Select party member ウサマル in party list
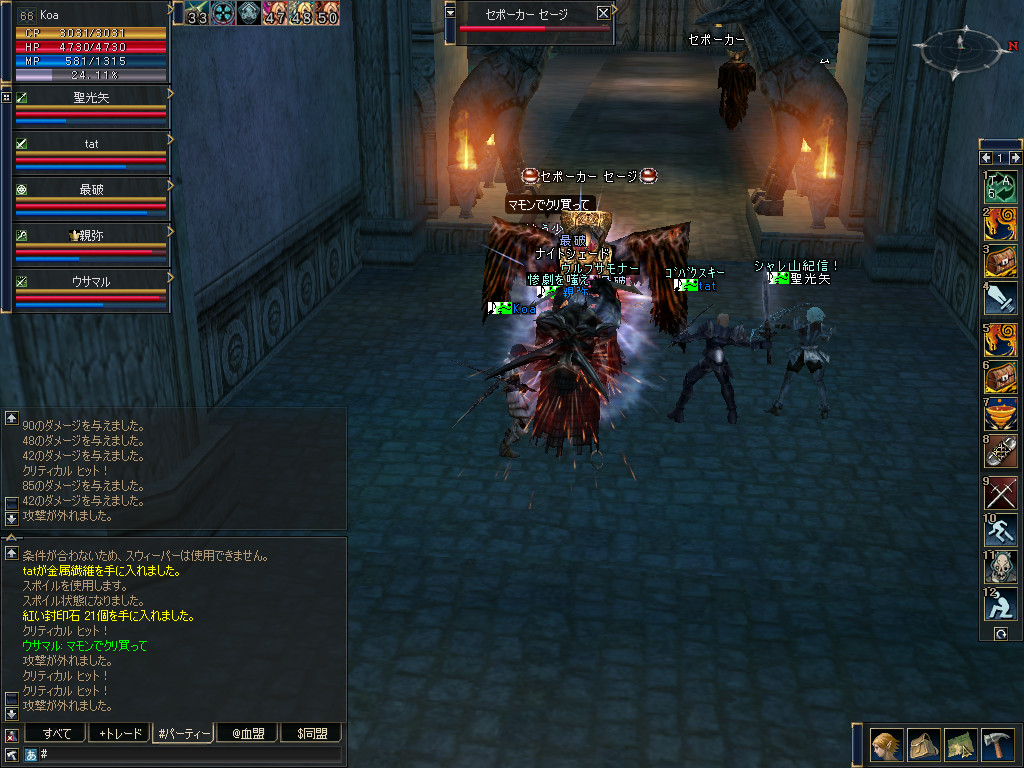Image resolution: width=1024 pixels, height=768 pixels. click(x=92, y=282)
